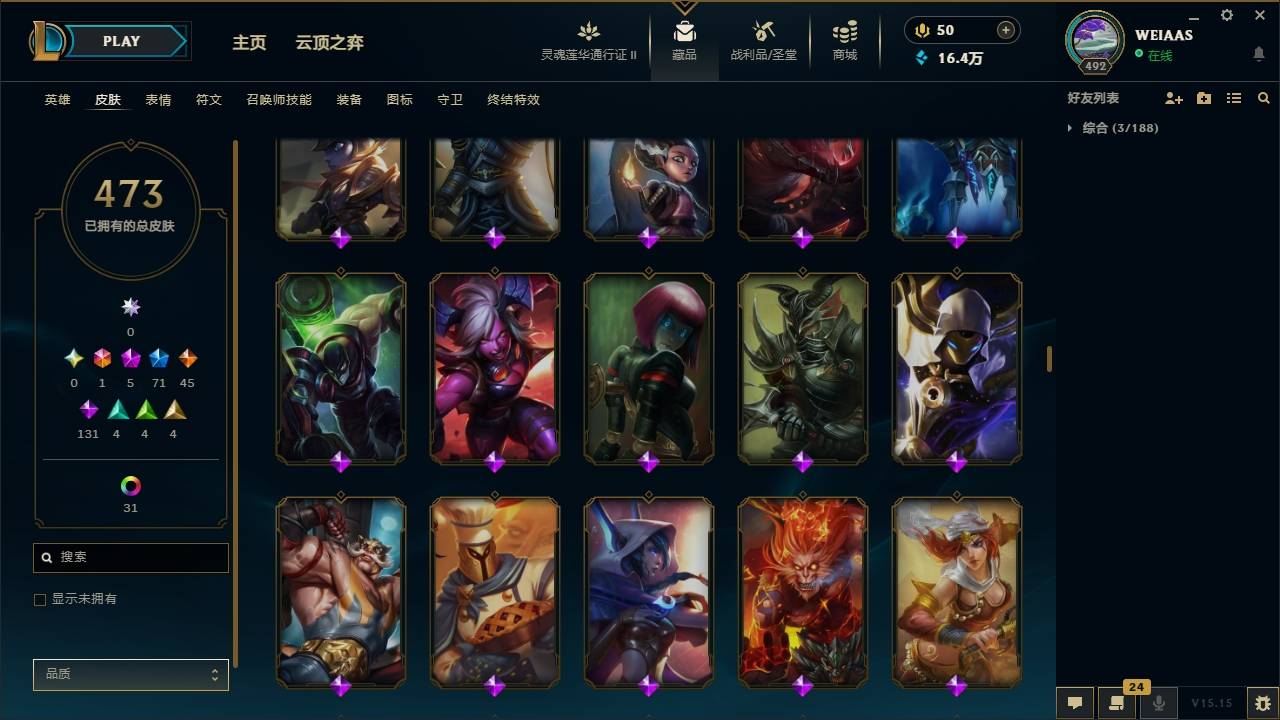The height and width of the screenshot is (720, 1280).
Task: Open the 灵魂莲华通行证 II event pass
Action: point(588,42)
